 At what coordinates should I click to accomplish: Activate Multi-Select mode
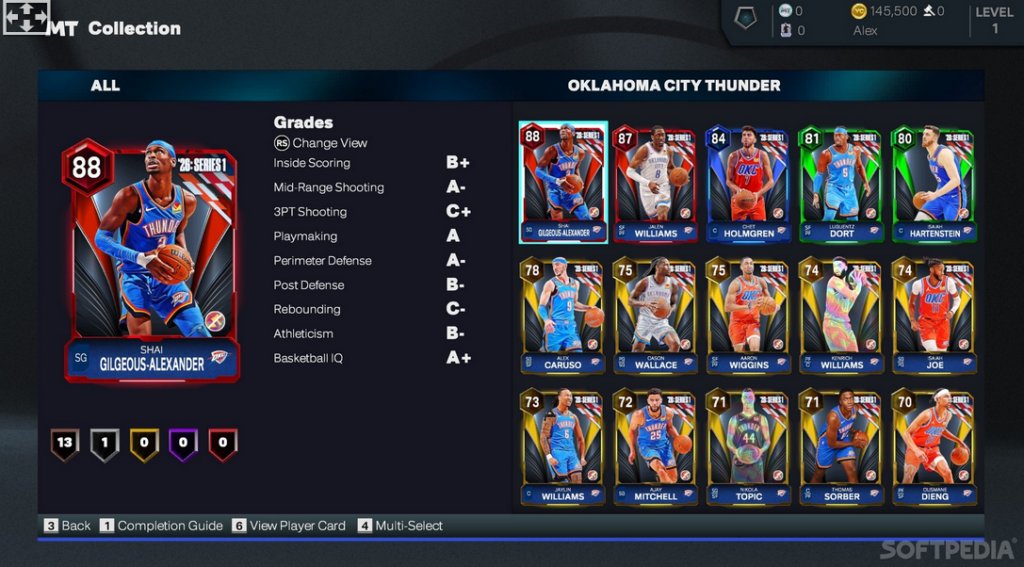point(400,526)
